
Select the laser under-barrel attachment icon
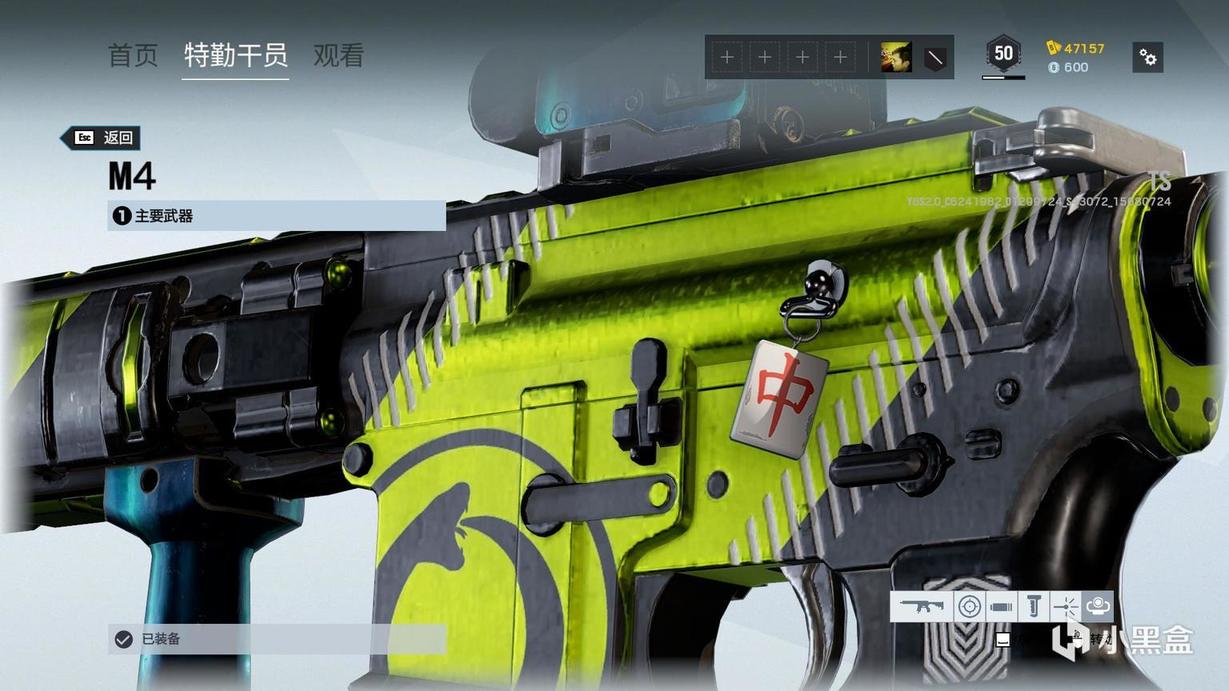[1066, 606]
